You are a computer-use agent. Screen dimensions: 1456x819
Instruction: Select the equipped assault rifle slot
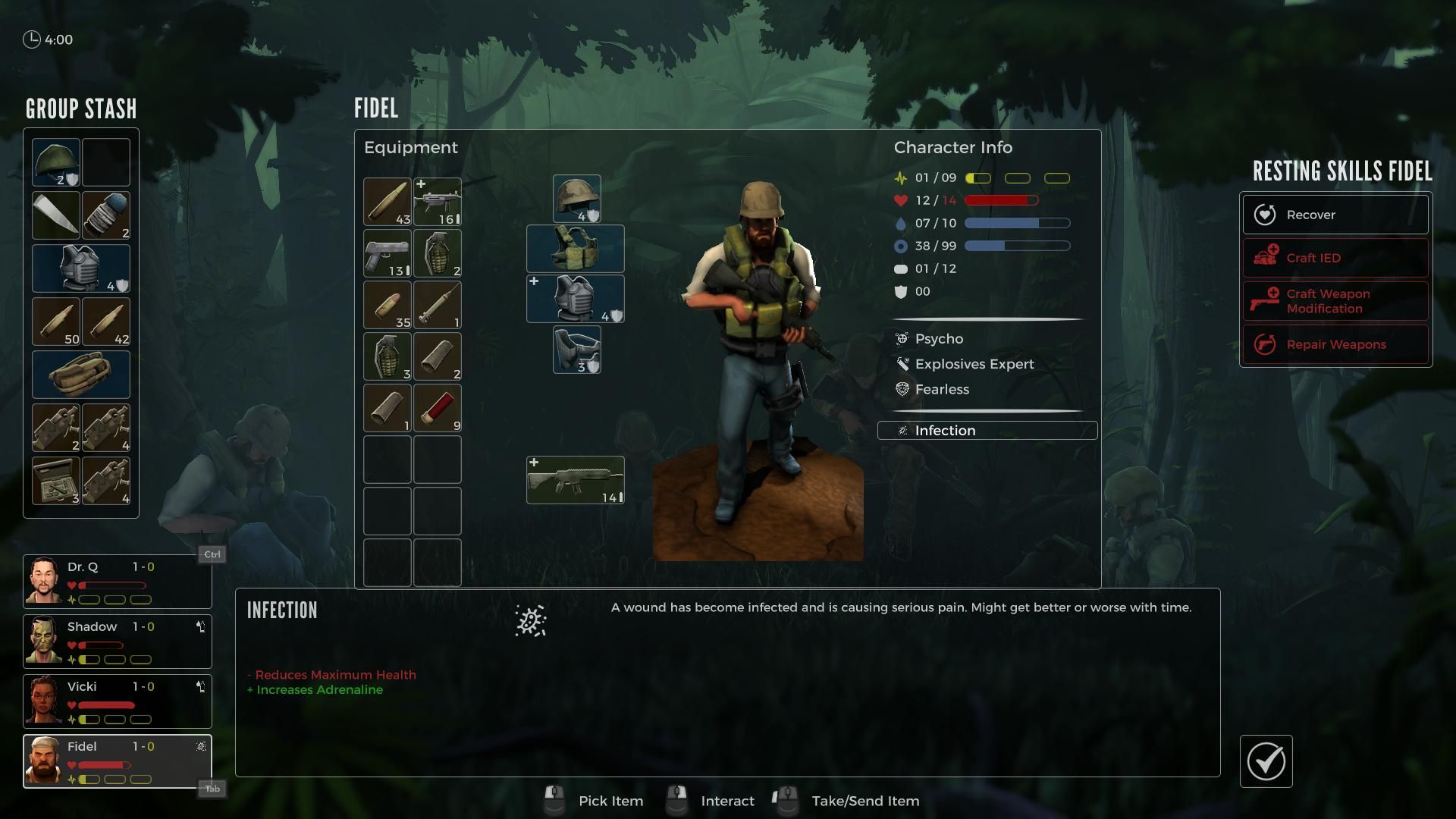point(576,480)
